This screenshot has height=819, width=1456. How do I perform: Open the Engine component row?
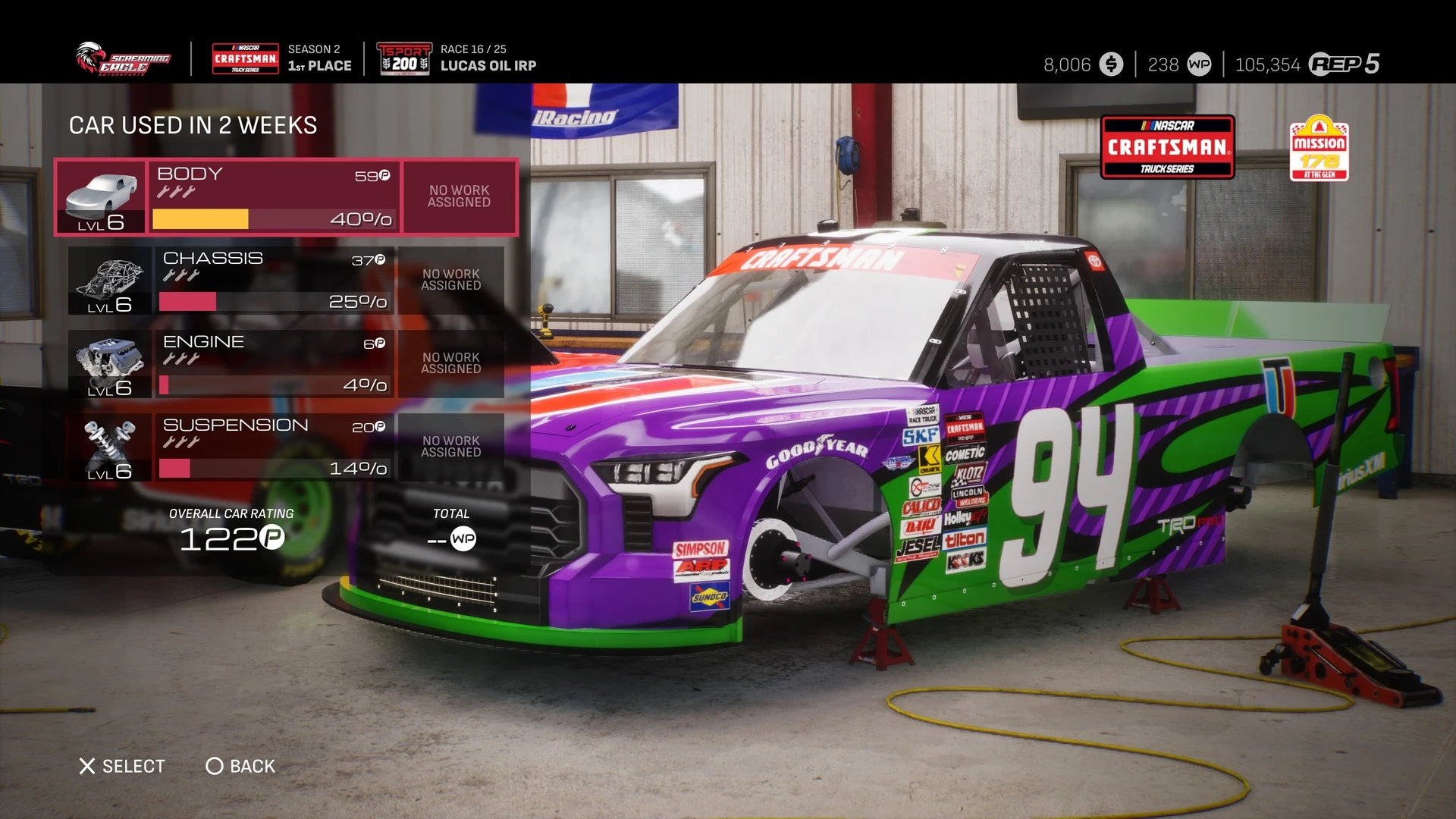click(275, 363)
